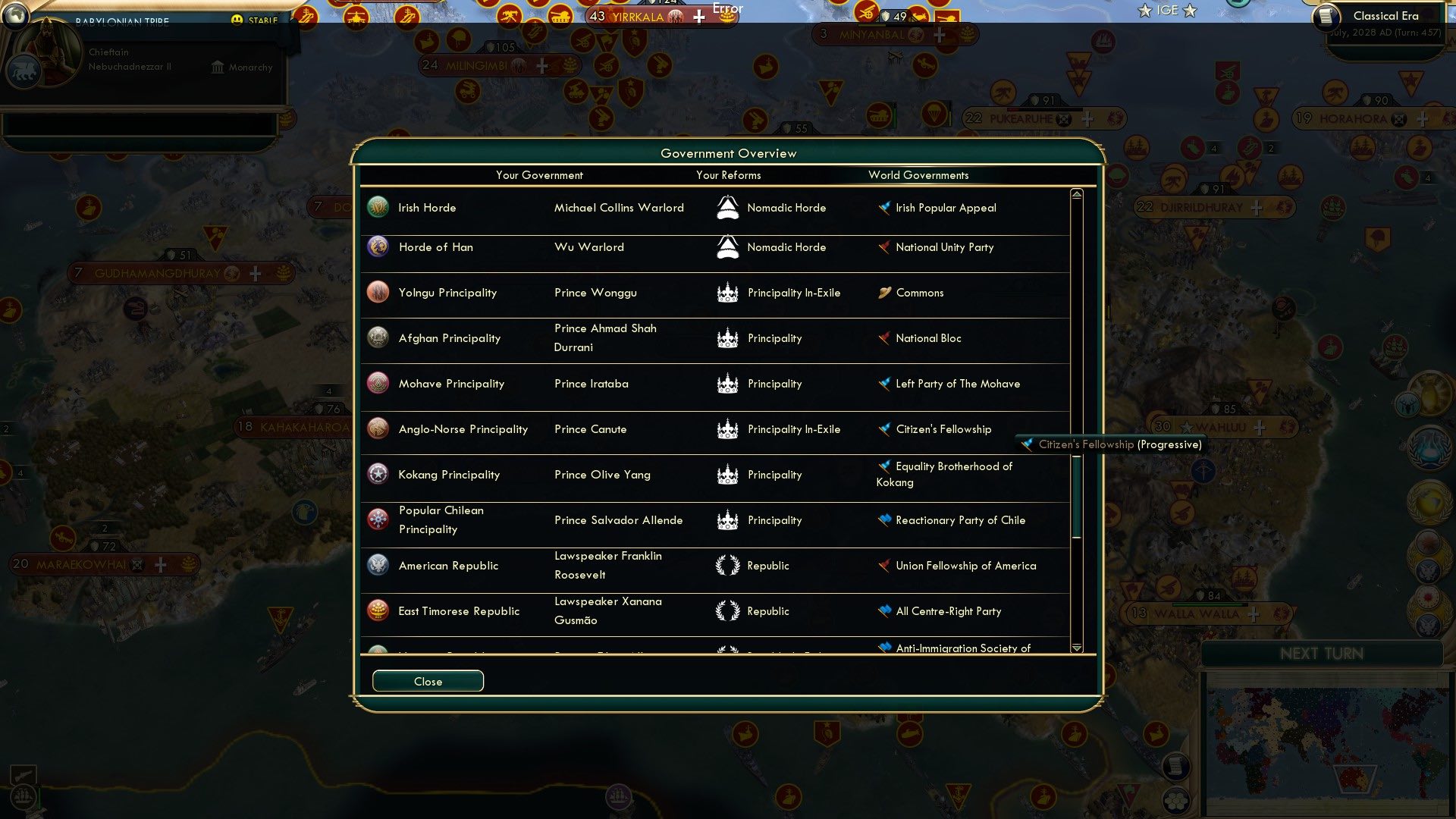
Task: Click the Republic laurel icon for American Republic
Action: pyautogui.click(x=728, y=565)
